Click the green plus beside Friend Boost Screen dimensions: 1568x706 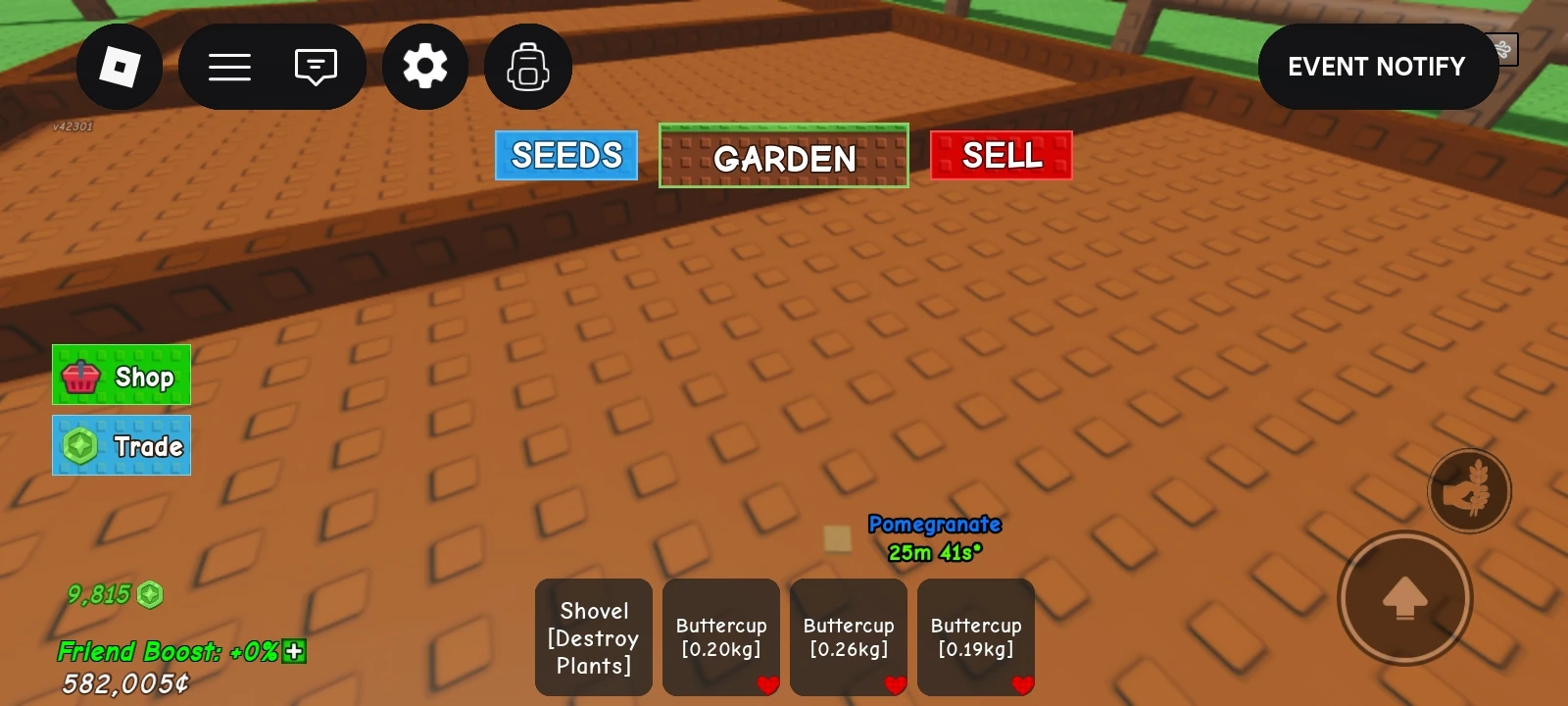tap(294, 652)
